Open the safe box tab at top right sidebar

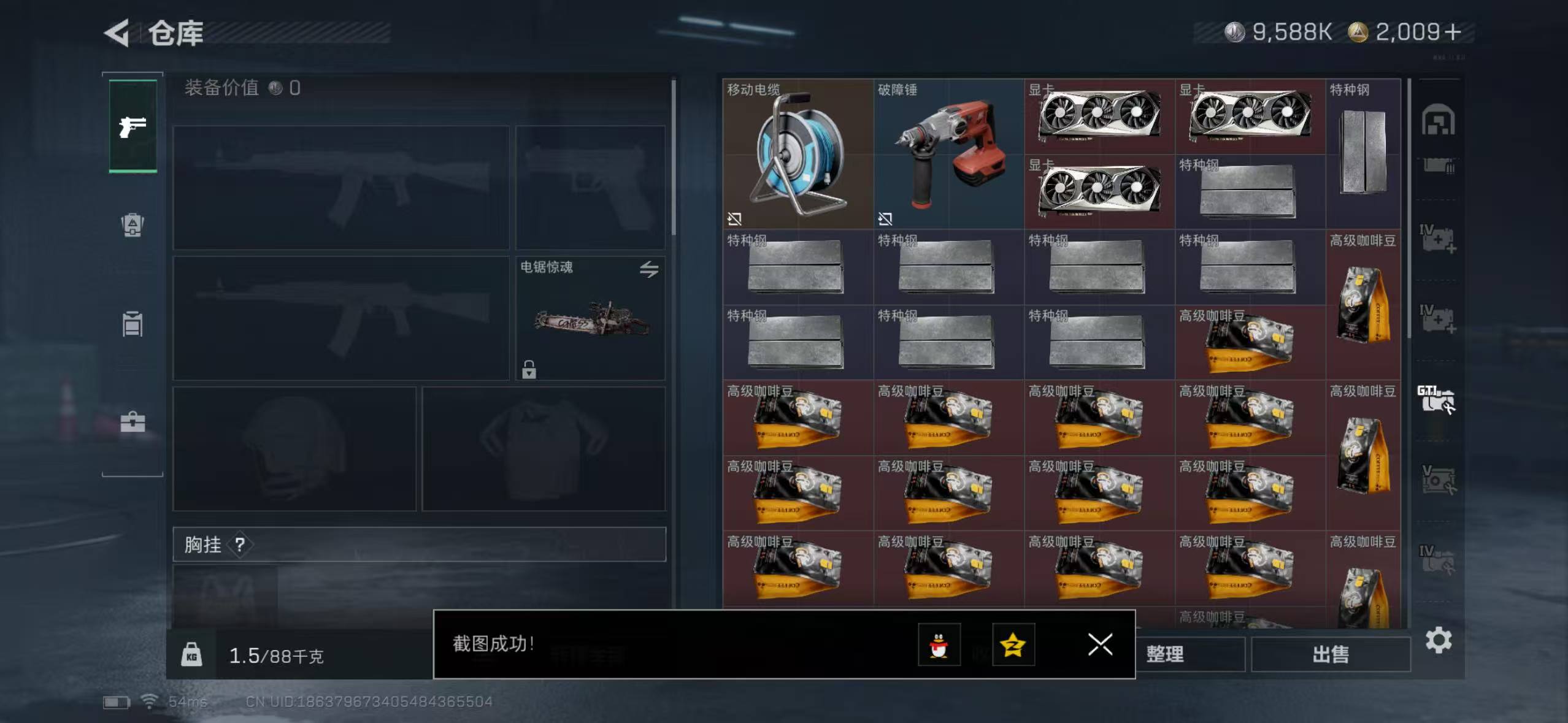click(x=1439, y=120)
